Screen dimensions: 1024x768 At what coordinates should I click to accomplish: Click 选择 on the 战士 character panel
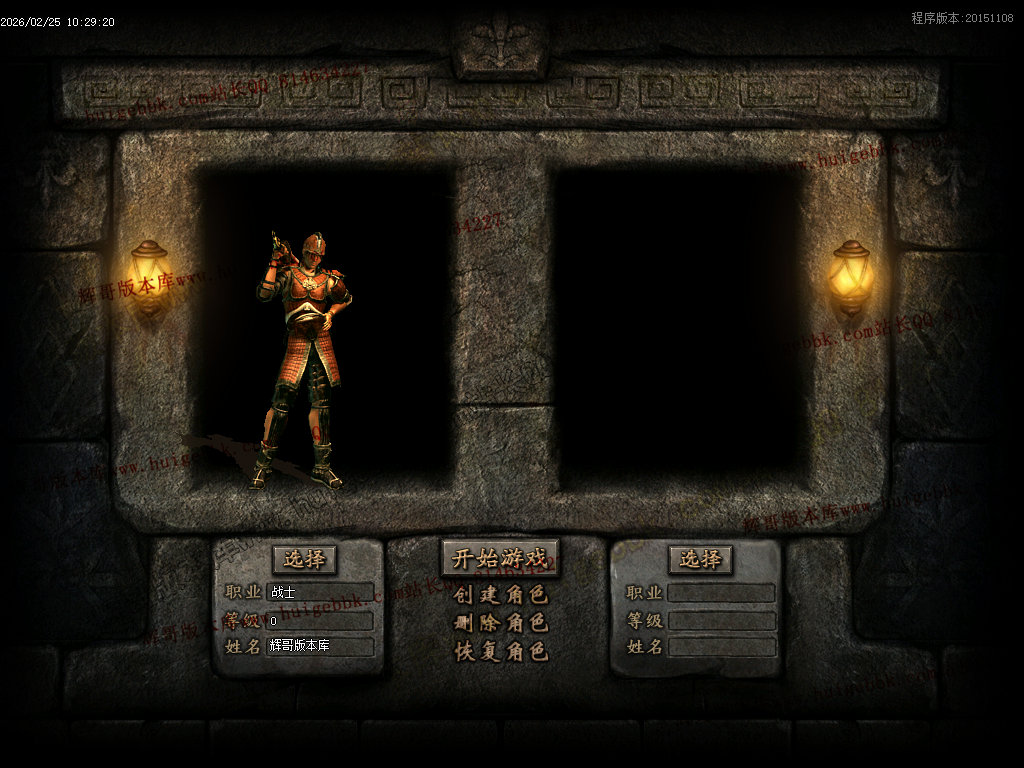point(304,559)
